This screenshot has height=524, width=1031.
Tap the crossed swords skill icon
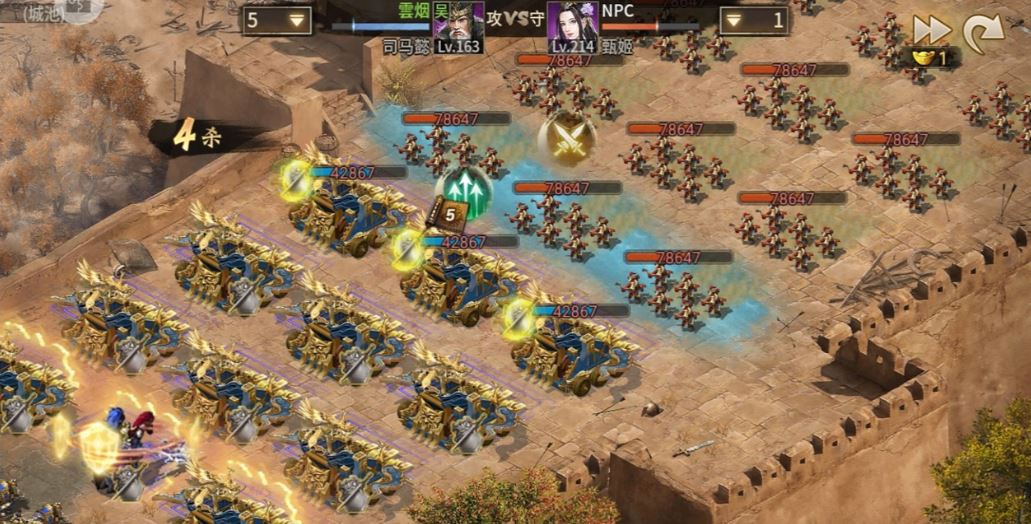(567, 138)
